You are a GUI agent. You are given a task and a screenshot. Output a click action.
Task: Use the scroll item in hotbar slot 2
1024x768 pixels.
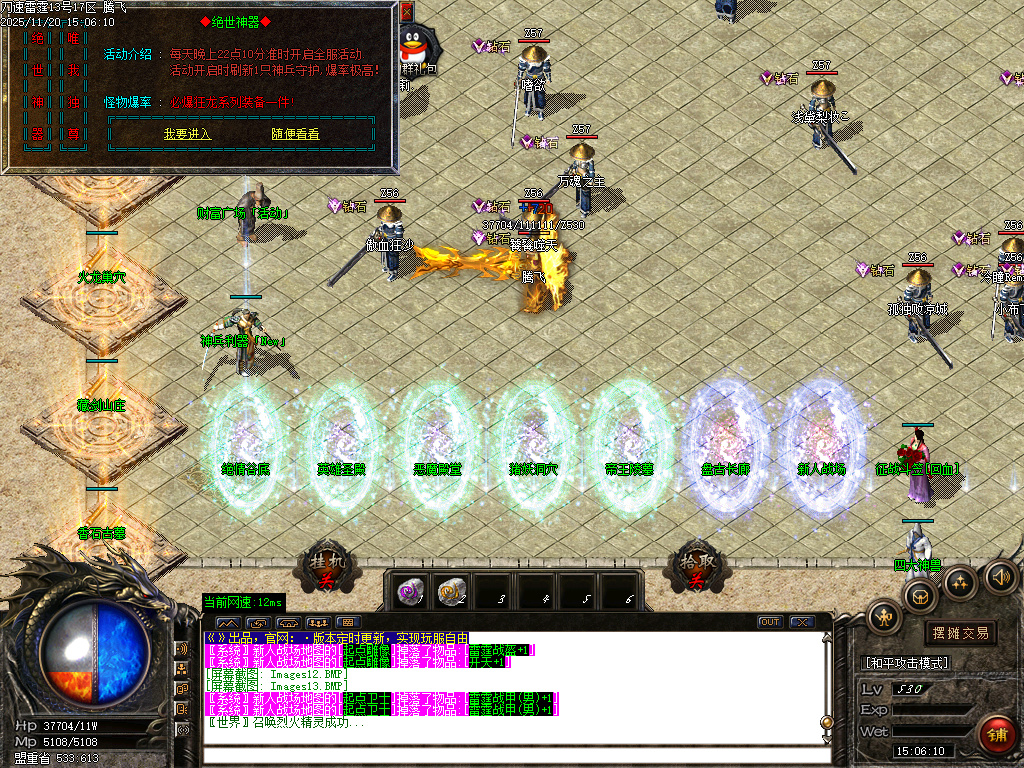(x=452, y=590)
